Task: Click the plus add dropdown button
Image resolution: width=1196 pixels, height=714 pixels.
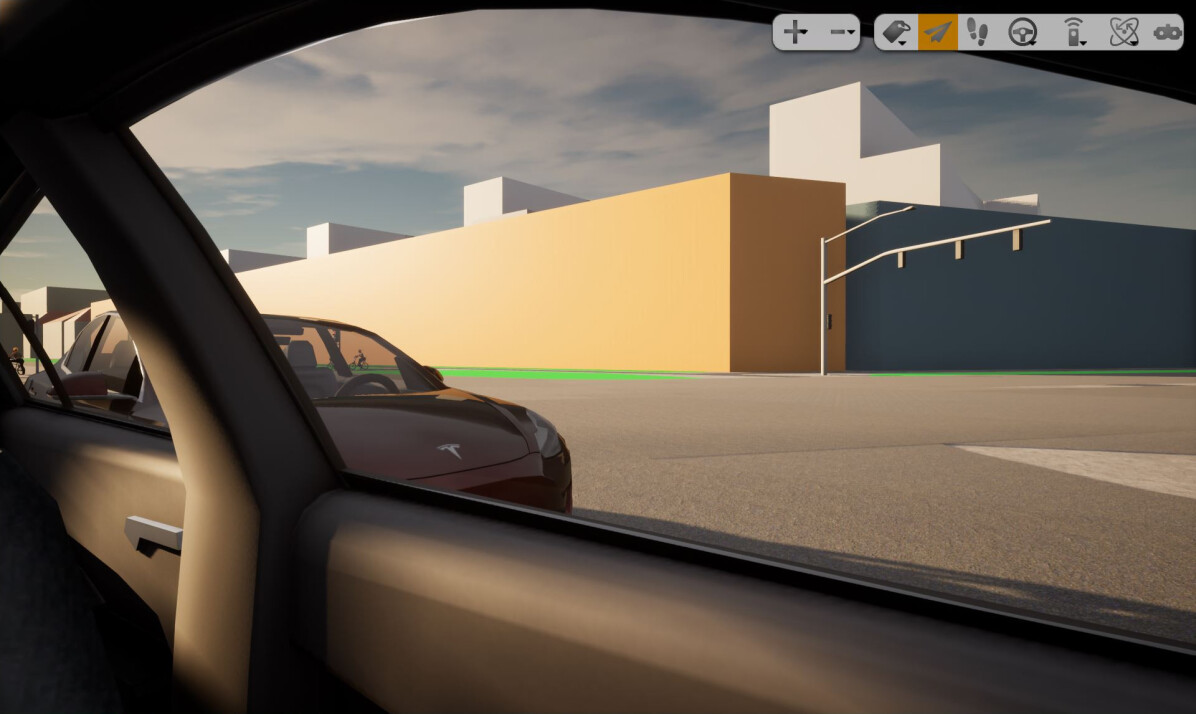Action: [796, 32]
